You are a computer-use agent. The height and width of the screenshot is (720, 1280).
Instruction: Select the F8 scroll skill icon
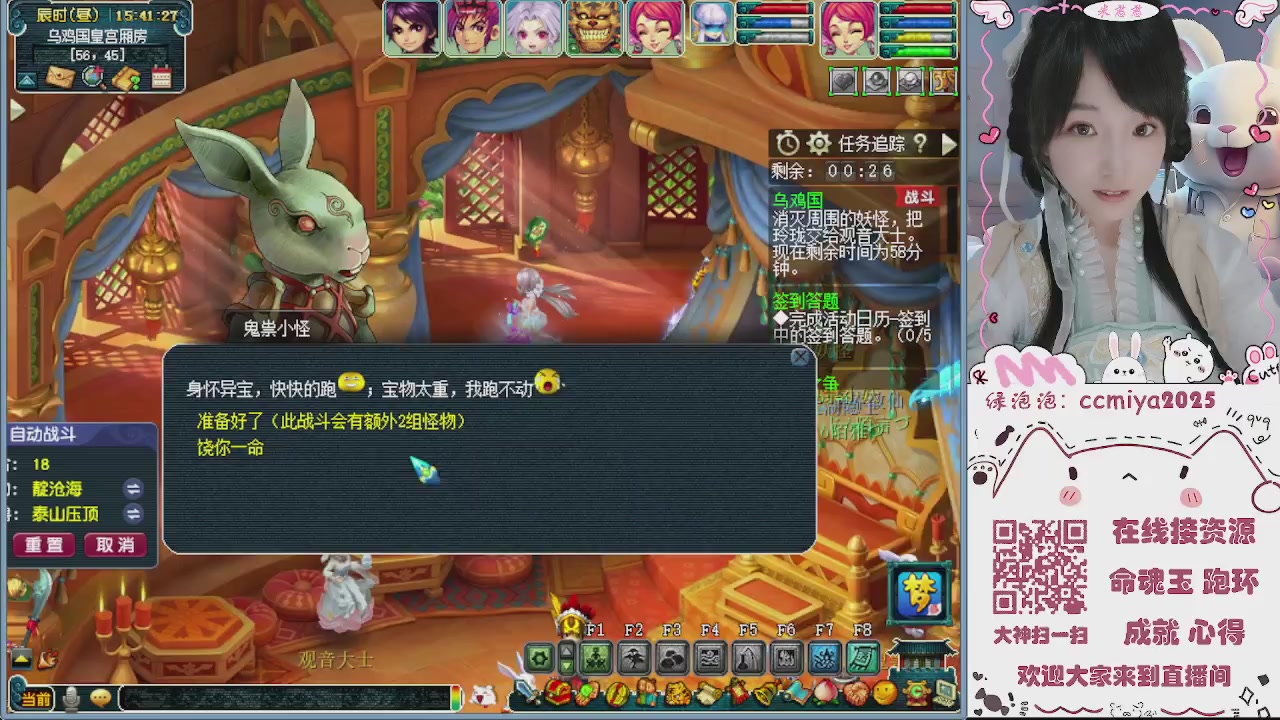(862, 658)
